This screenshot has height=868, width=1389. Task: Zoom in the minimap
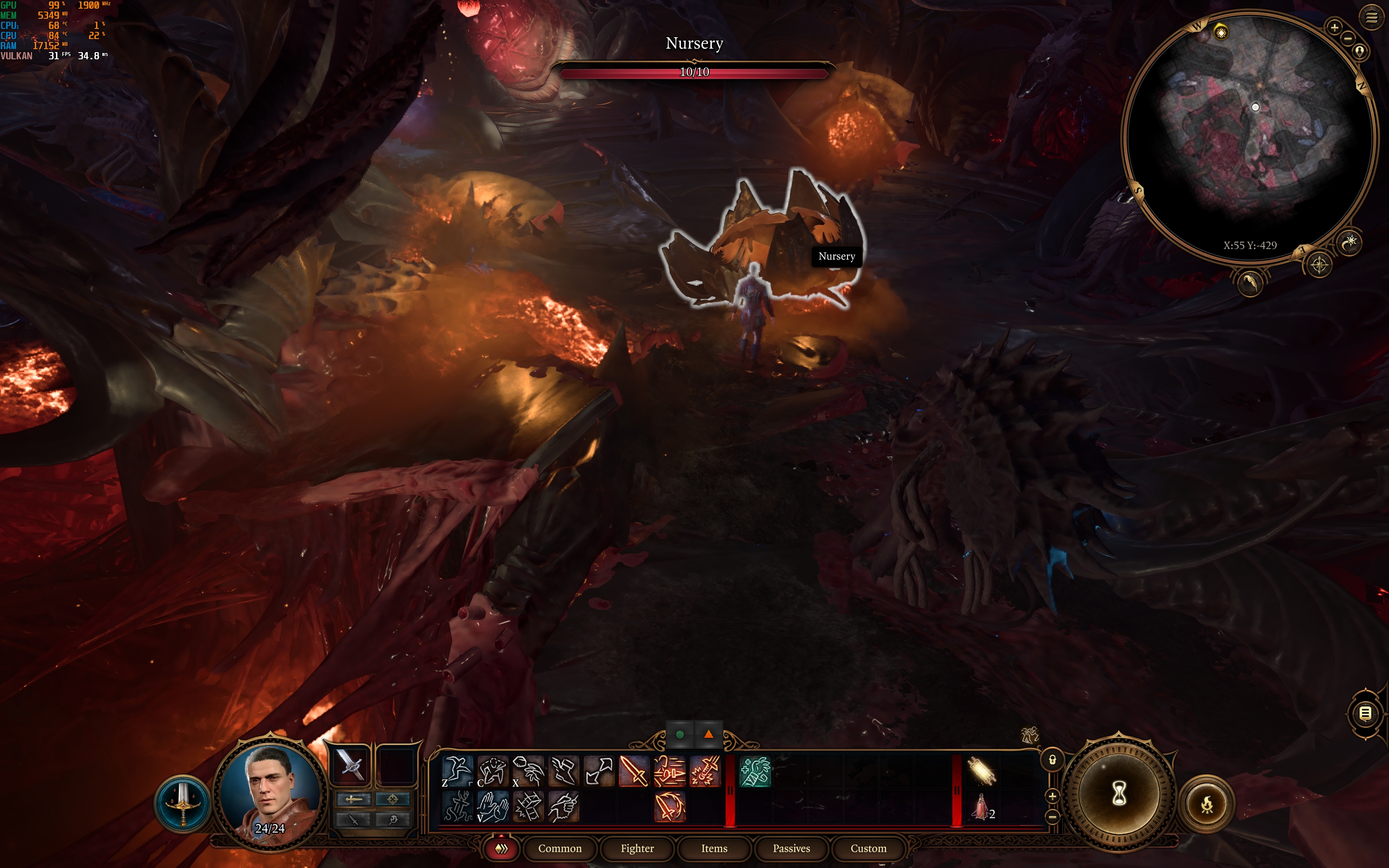tap(1335, 27)
